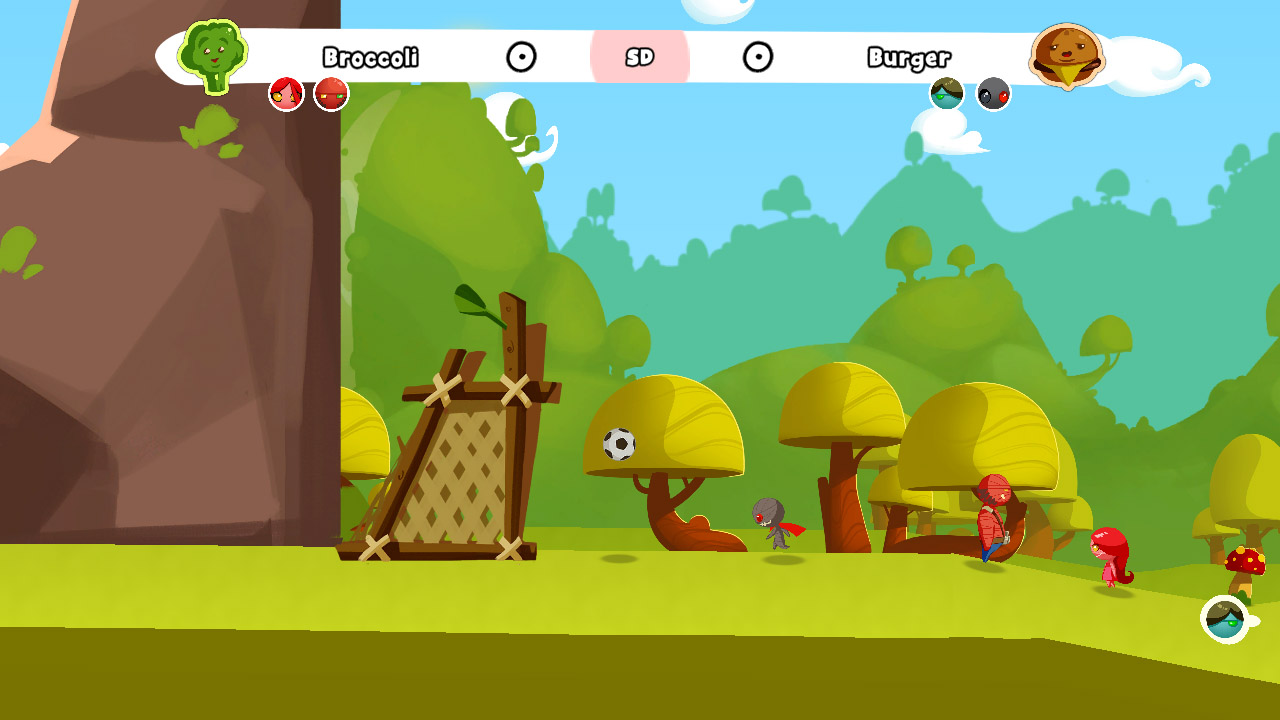Click Burger's score circle on the scoreboard
This screenshot has width=1280, height=720.
tap(760, 57)
